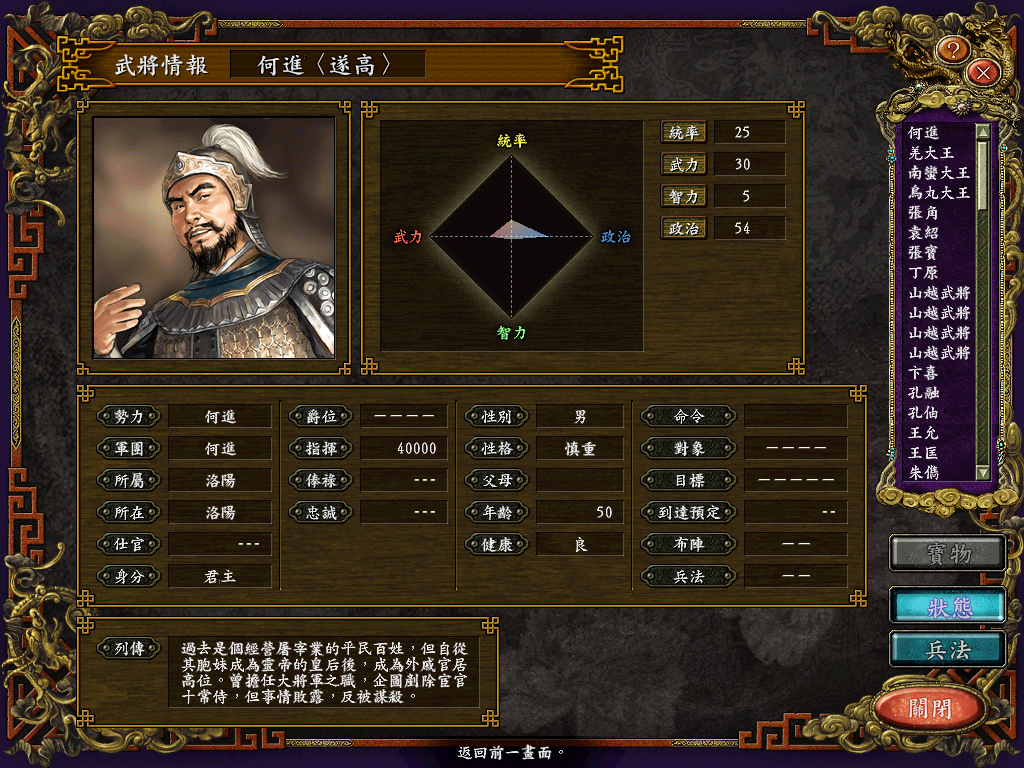Select 羌大王 in the officer list
This screenshot has height=768, width=1024.
pyautogui.click(x=931, y=153)
